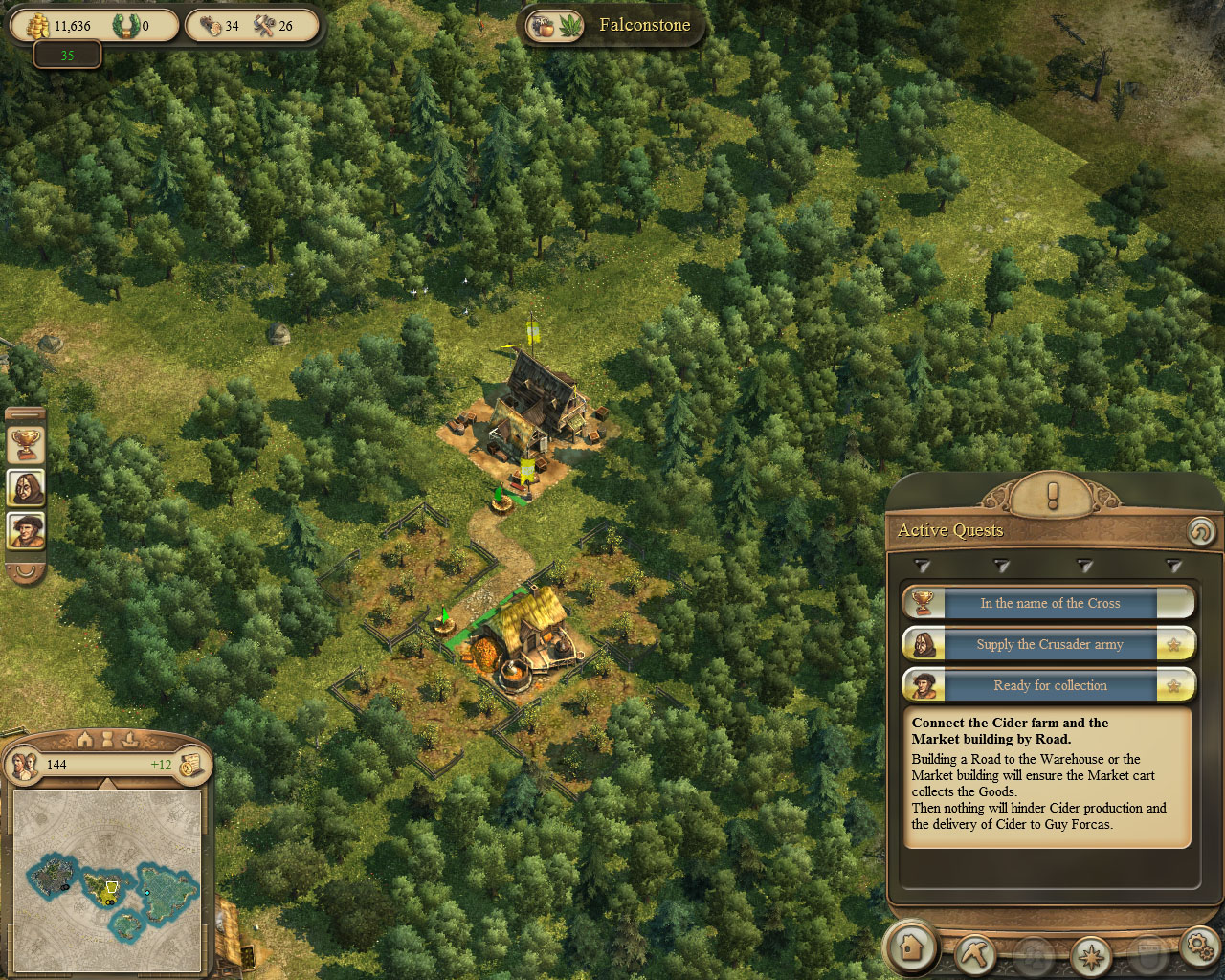
Task: Open the exclamation mark quest tab
Action: click(1053, 496)
